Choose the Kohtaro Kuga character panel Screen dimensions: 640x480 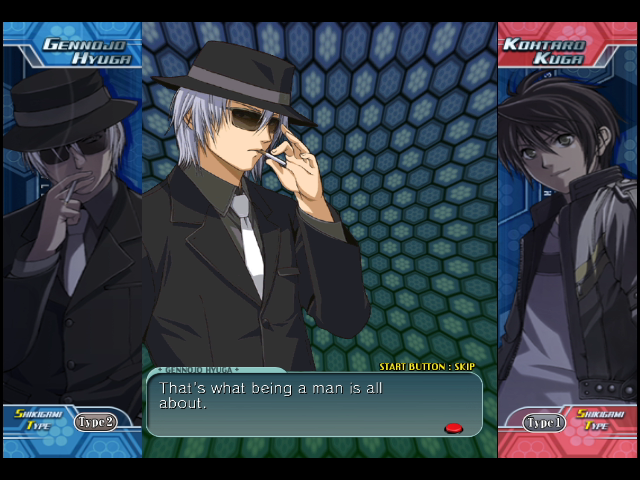click(x=567, y=230)
